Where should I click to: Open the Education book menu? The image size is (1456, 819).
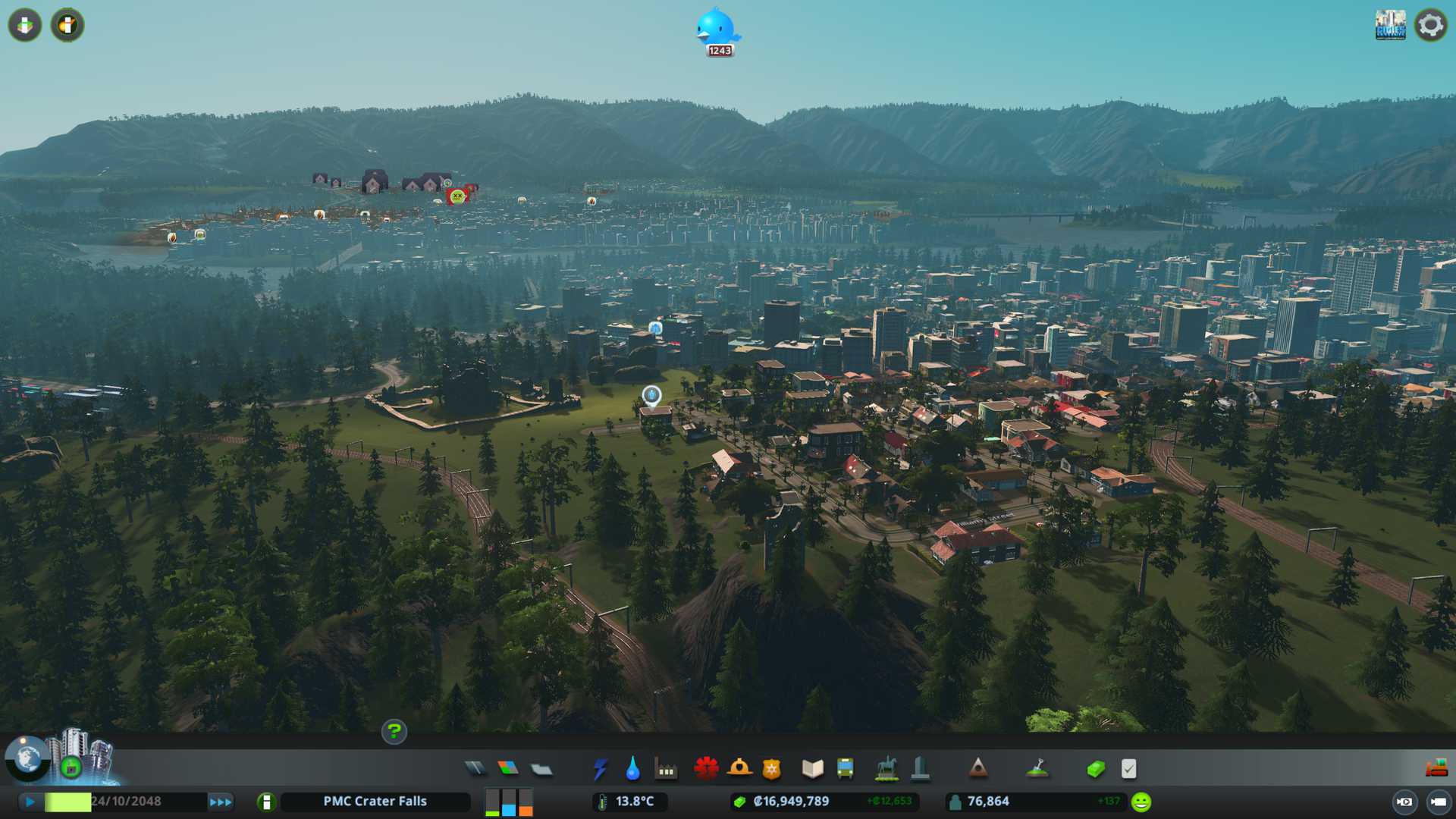click(x=812, y=769)
